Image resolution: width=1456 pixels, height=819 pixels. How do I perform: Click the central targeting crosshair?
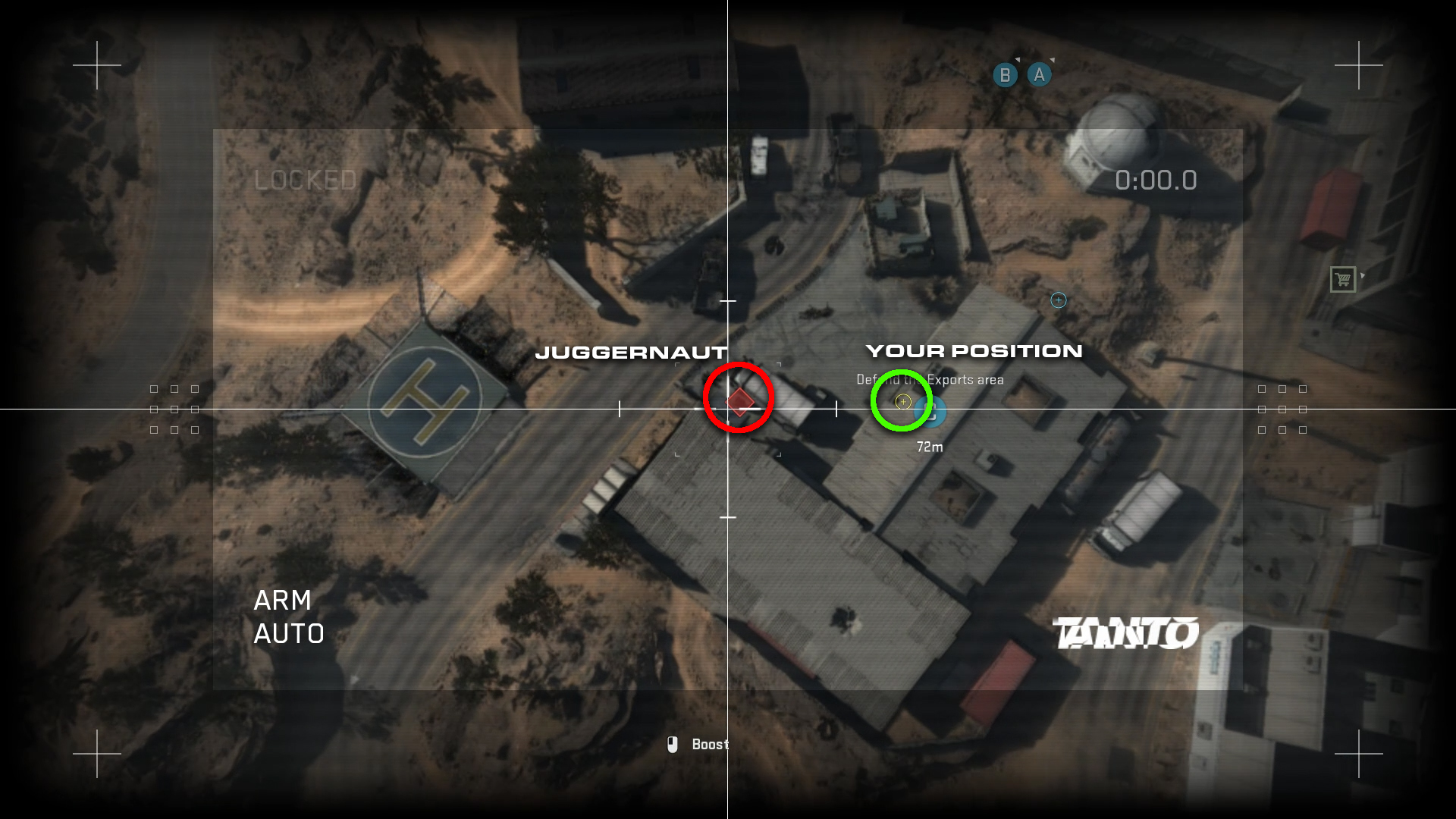[x=727, y=407]
